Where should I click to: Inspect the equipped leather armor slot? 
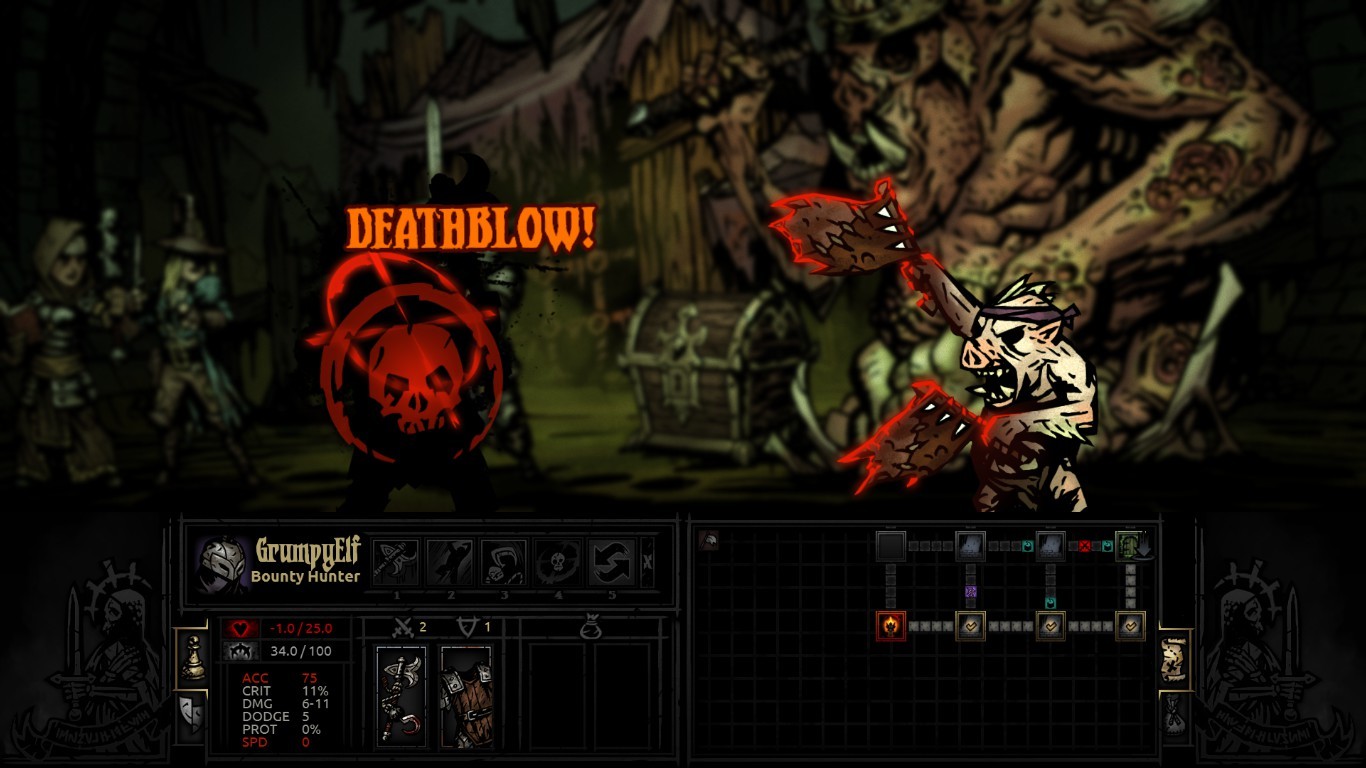click(466, 696)
